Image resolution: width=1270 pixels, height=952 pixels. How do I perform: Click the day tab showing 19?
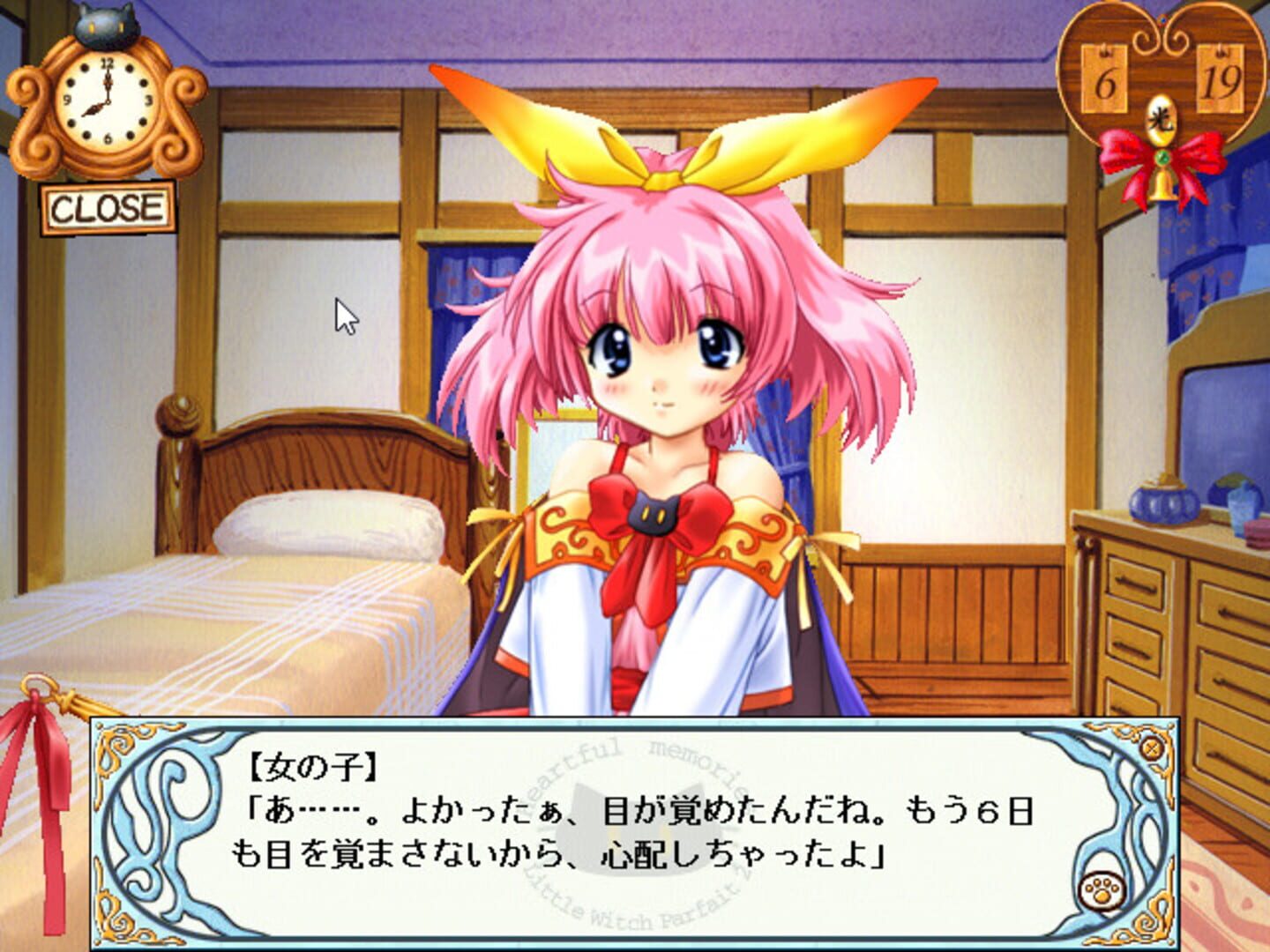pyautogui.click(x=1220, y=79)
